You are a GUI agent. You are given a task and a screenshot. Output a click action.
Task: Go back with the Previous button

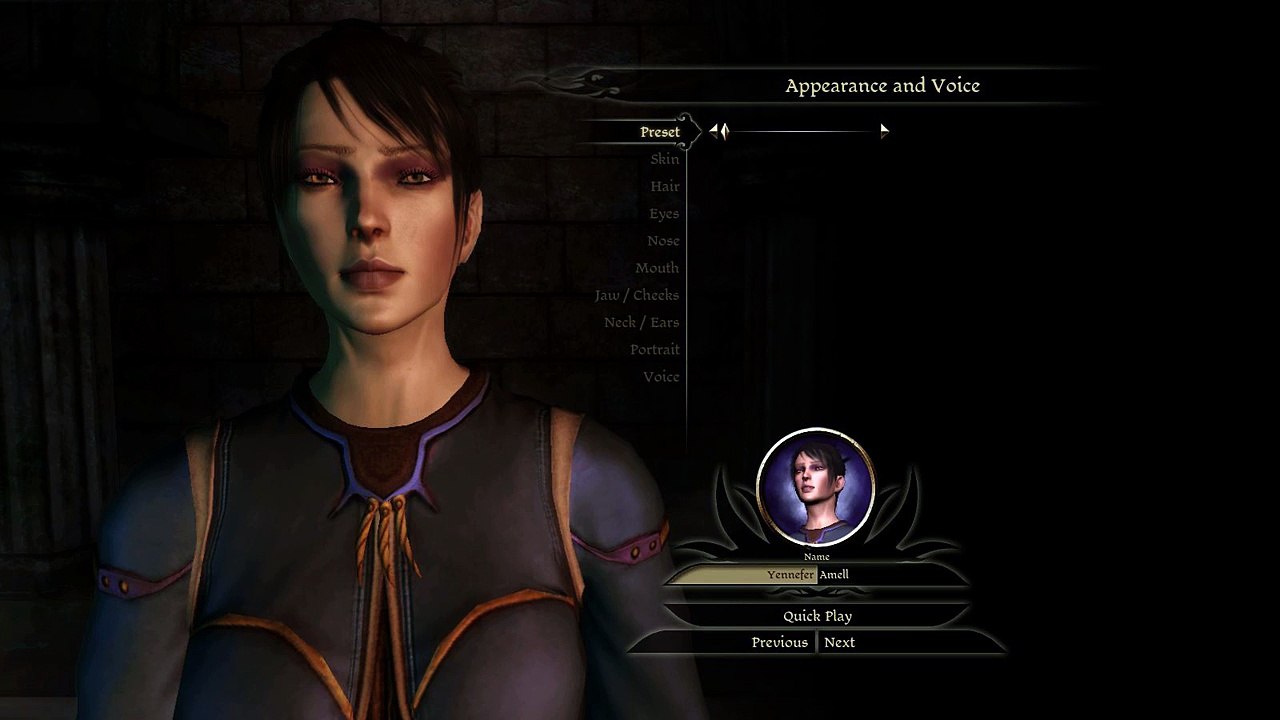pos(779,642)
